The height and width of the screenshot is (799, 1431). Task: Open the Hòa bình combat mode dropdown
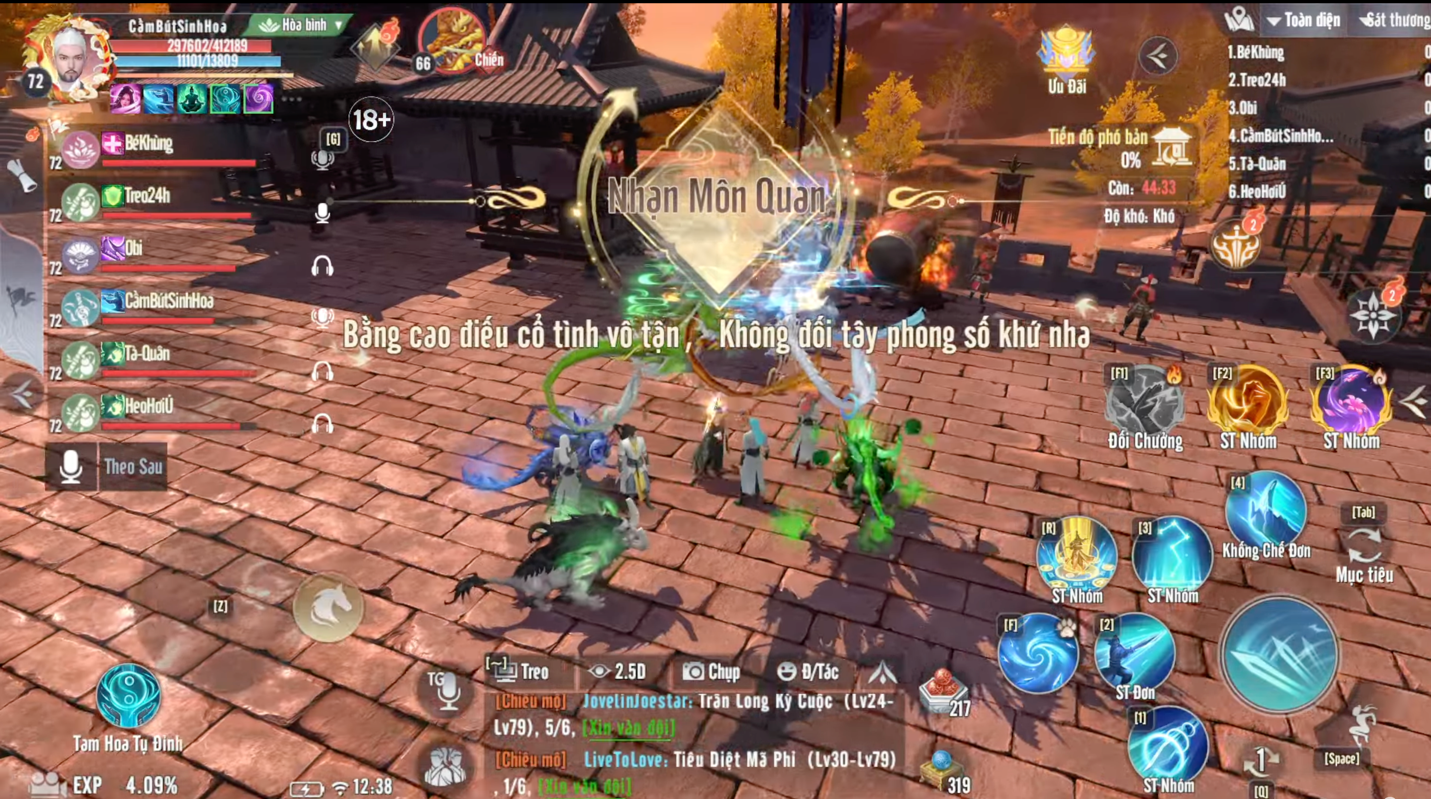302,25
